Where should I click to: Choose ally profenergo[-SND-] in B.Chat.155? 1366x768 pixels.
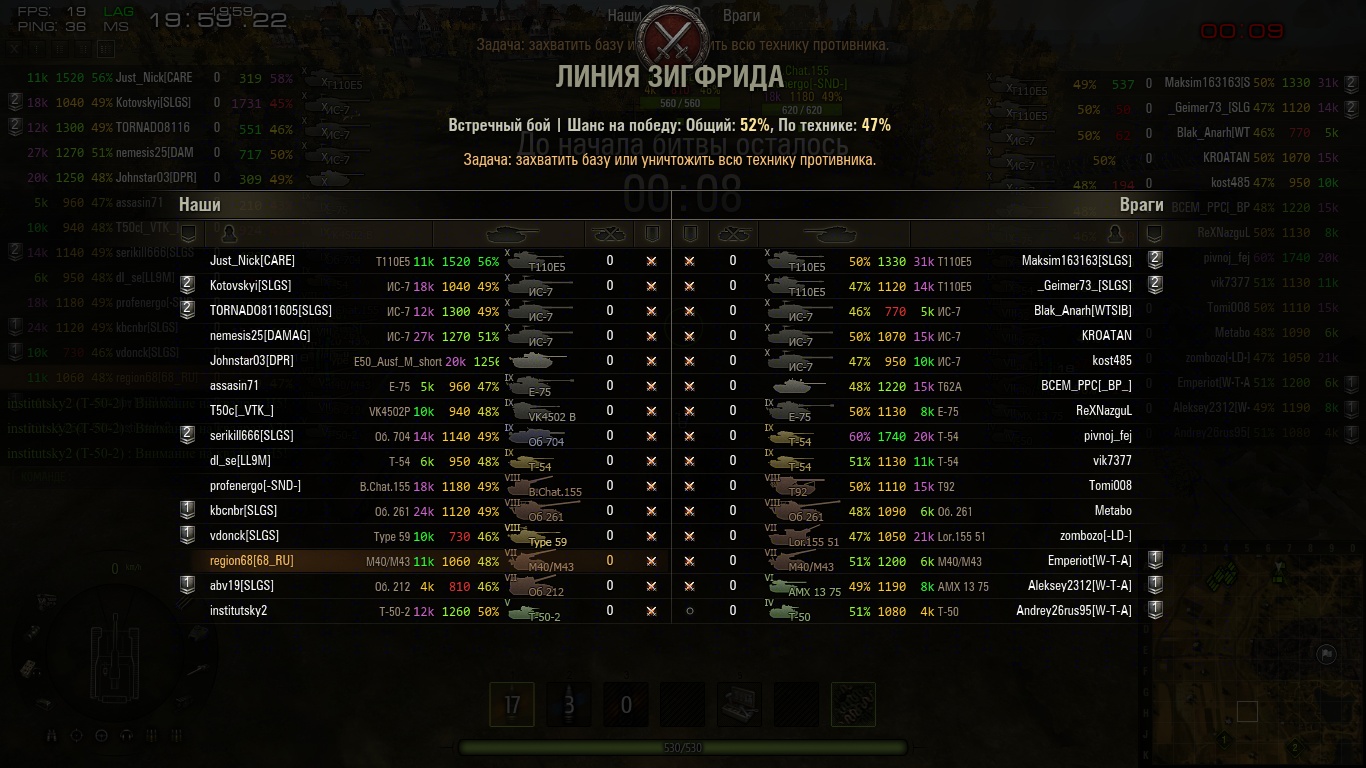click(x=255, y=486)
